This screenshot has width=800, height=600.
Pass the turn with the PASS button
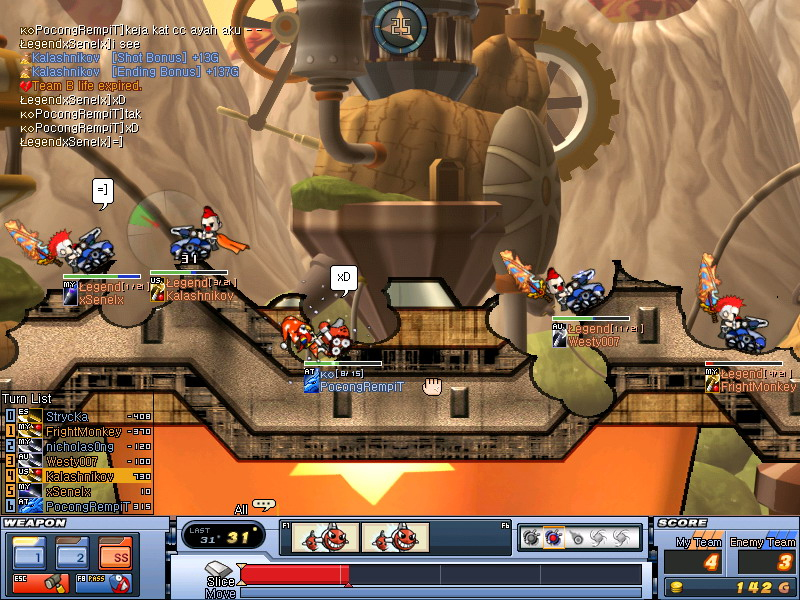click(x=107, y=581)
